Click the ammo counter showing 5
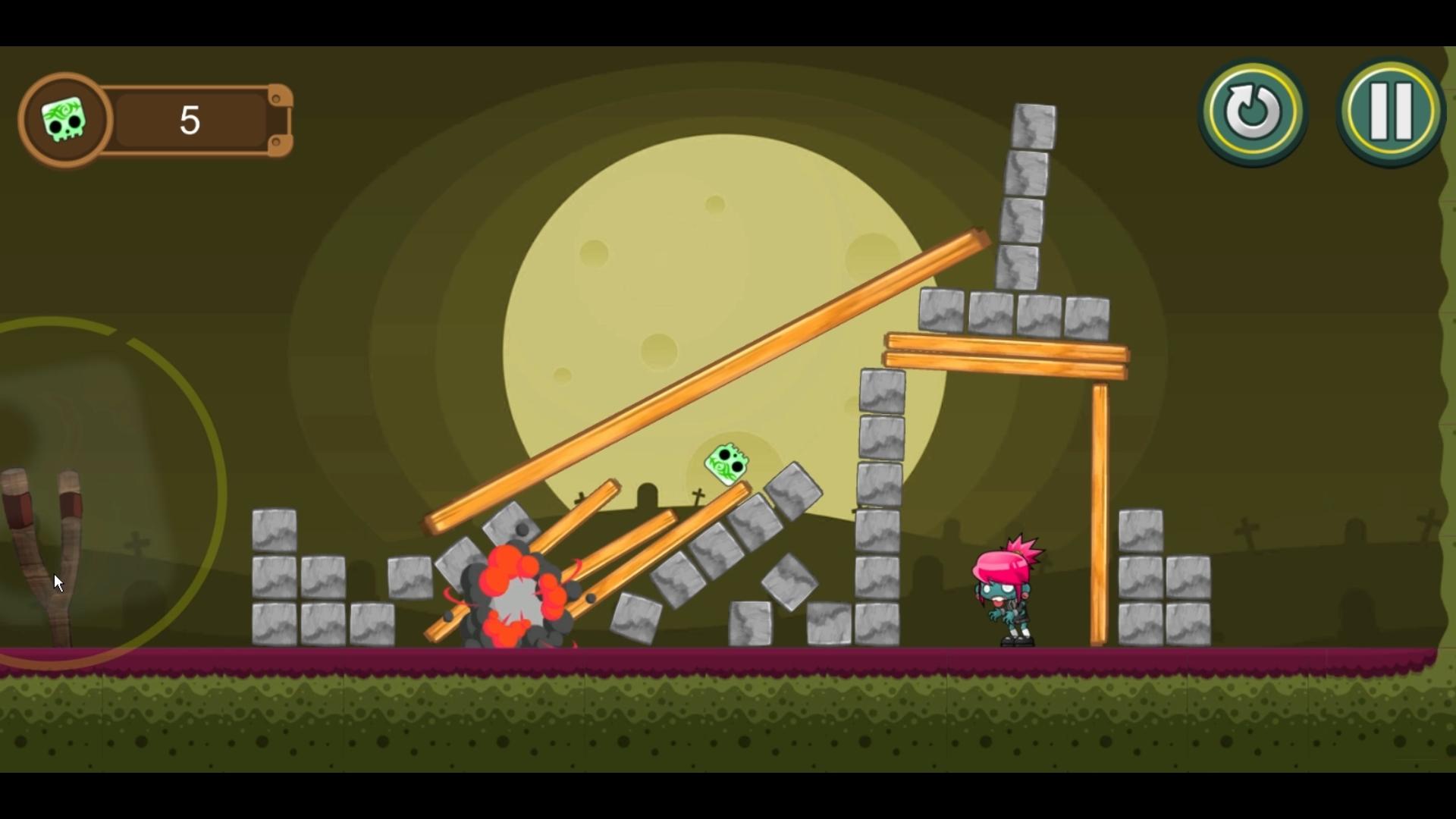Viewport: 1456px width, 819px height. click(x=188, y=119)
